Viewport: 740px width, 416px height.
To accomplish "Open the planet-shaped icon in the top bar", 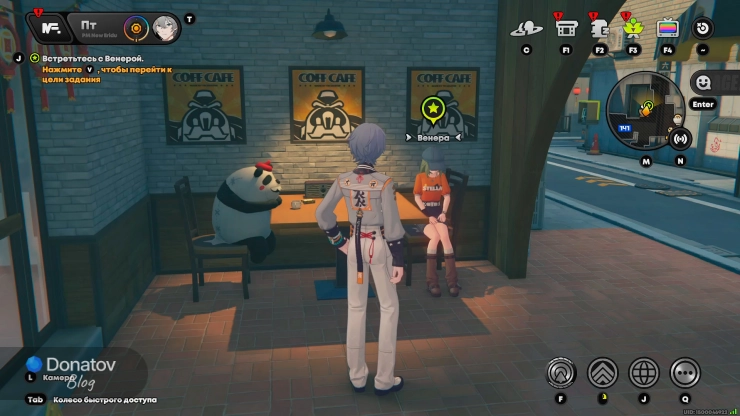I will point(526,29).
